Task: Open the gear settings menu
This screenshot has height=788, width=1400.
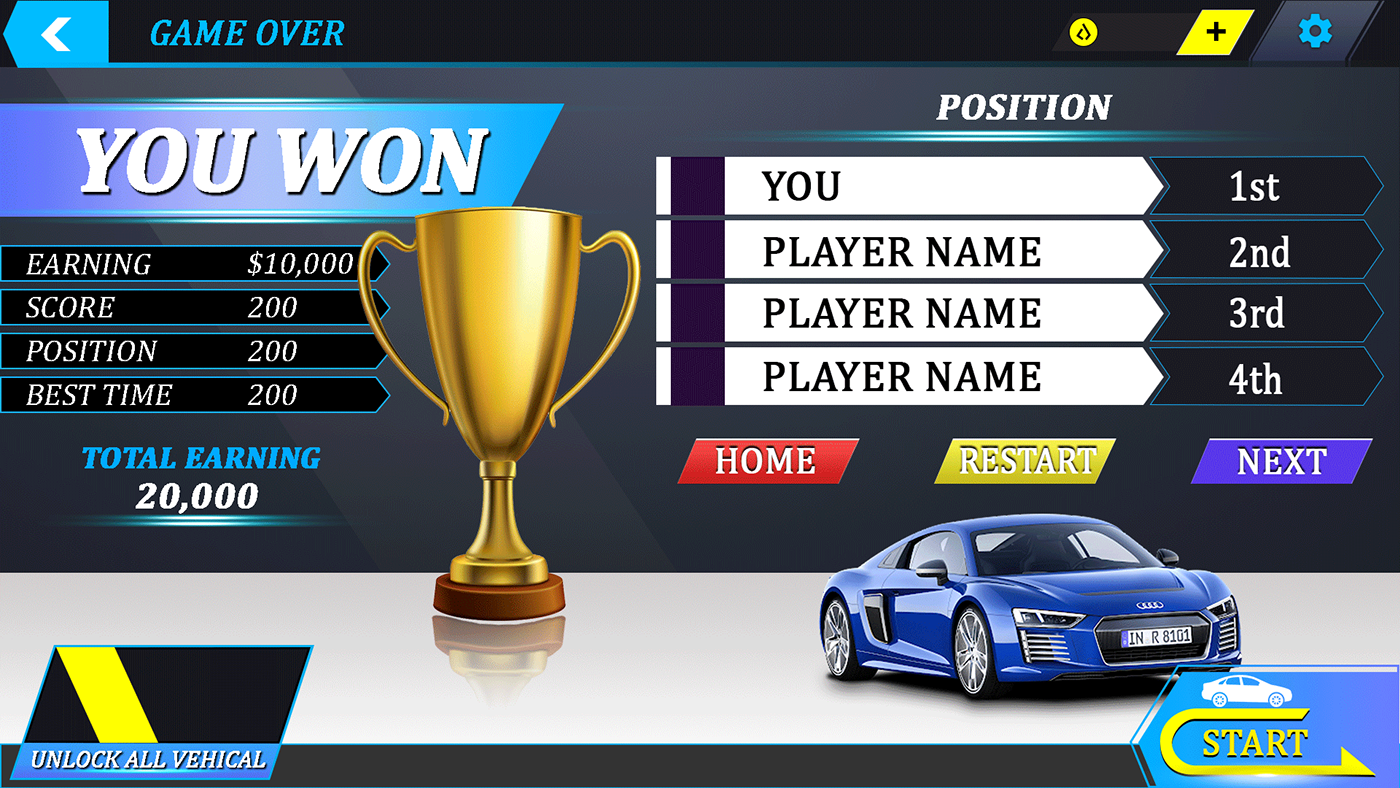Action: point(1315,32)
